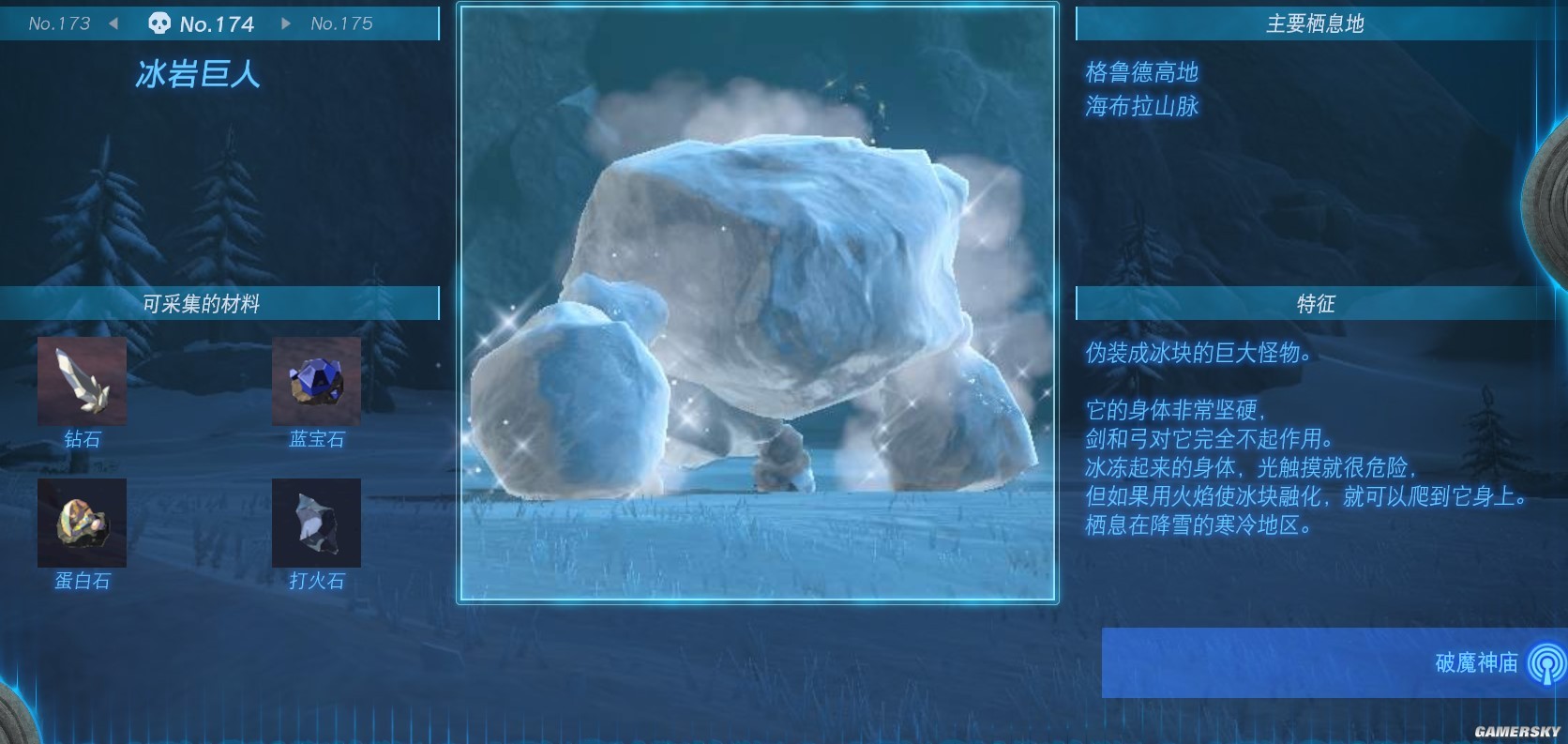This screenshot has height=744, width=1568.
Task: Select the sapphire (蓝宝石) material icon
Action: tap(316, 381)
